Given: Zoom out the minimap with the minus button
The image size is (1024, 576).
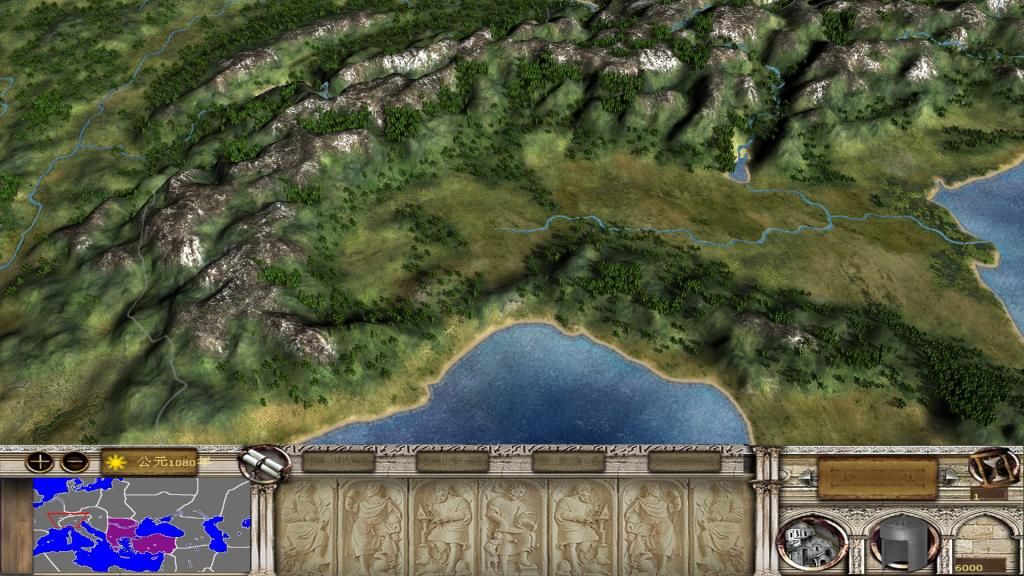Looking at the screenshot, I should tap(73, 462).
